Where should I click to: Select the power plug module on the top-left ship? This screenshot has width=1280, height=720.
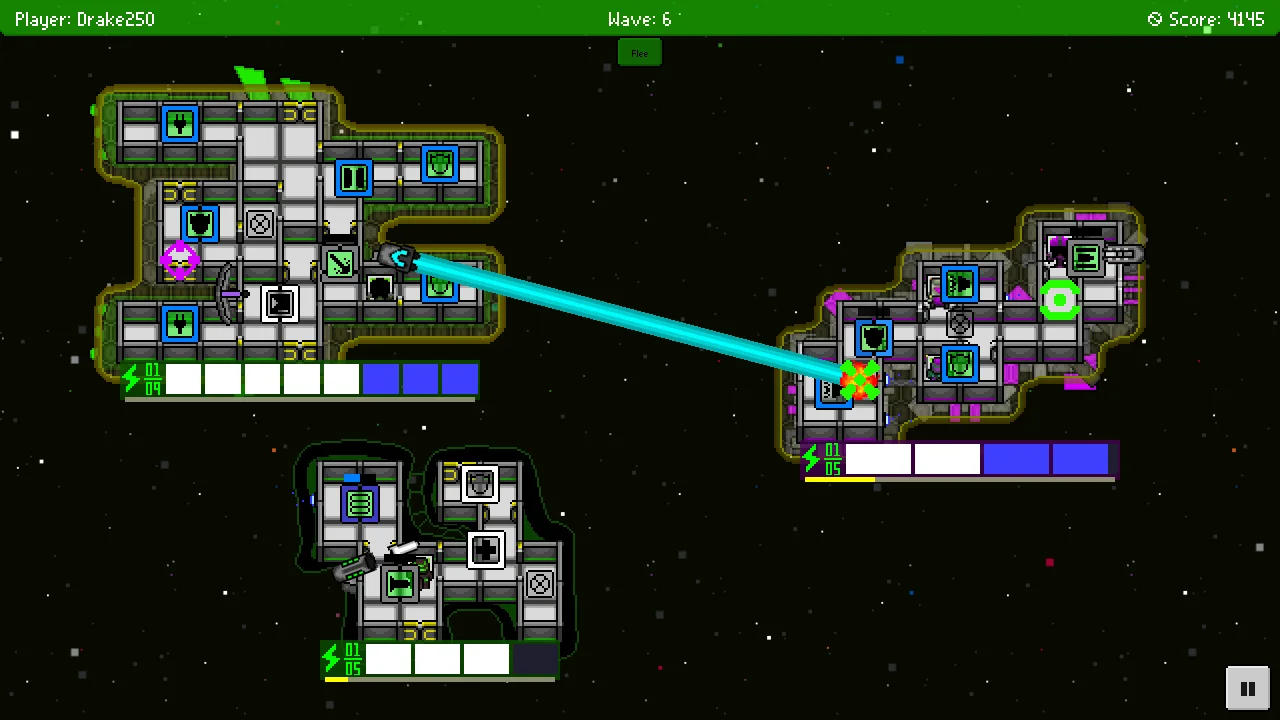[179, 122]
